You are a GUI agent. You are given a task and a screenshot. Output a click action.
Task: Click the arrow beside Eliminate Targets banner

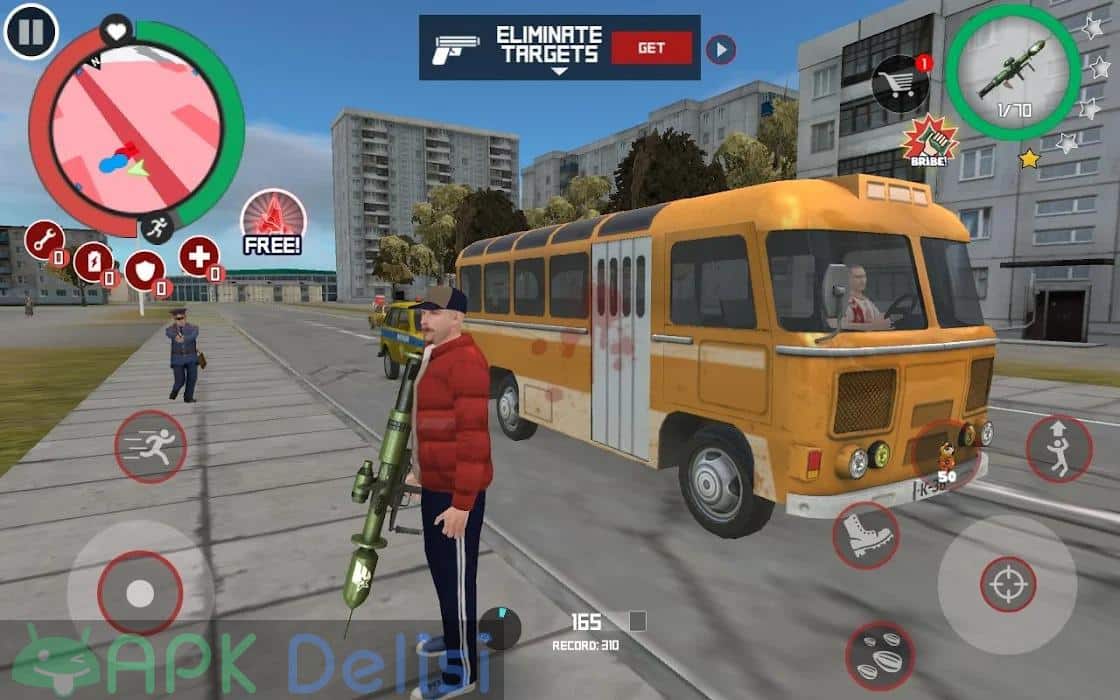(720, 49)
